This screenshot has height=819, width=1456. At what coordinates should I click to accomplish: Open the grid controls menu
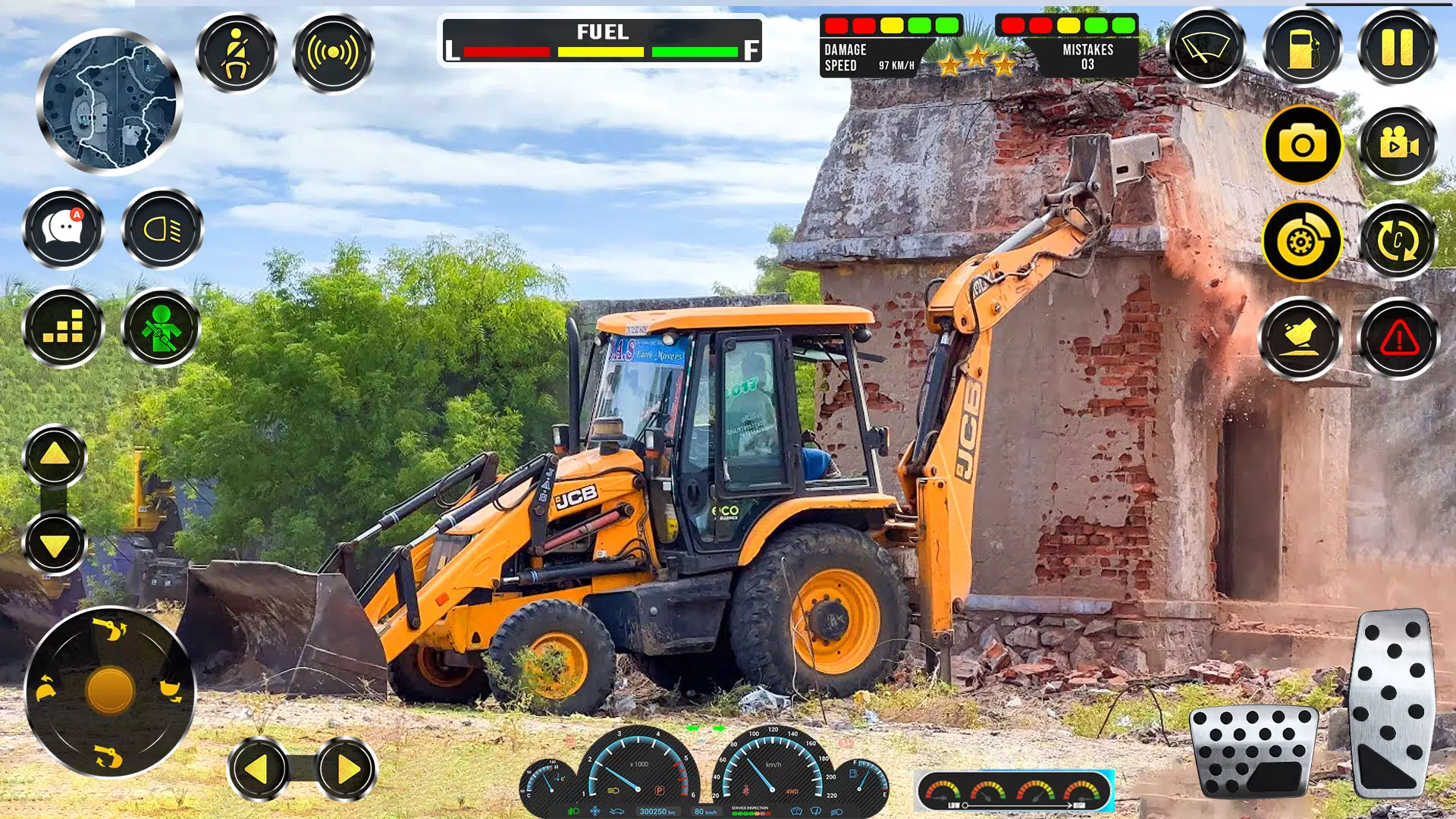[x=64, y=325]
